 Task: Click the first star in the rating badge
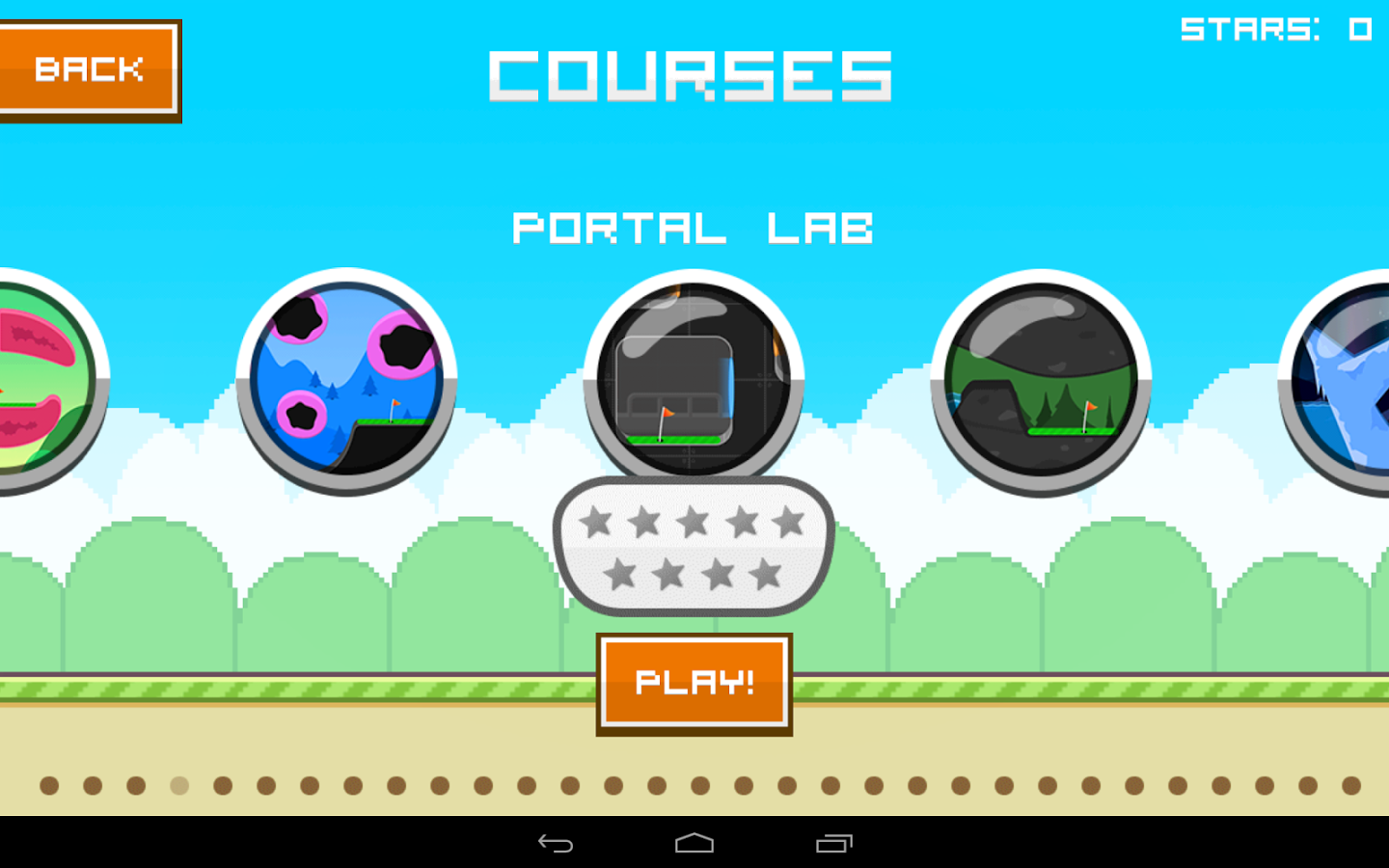[x=598, y=521]
